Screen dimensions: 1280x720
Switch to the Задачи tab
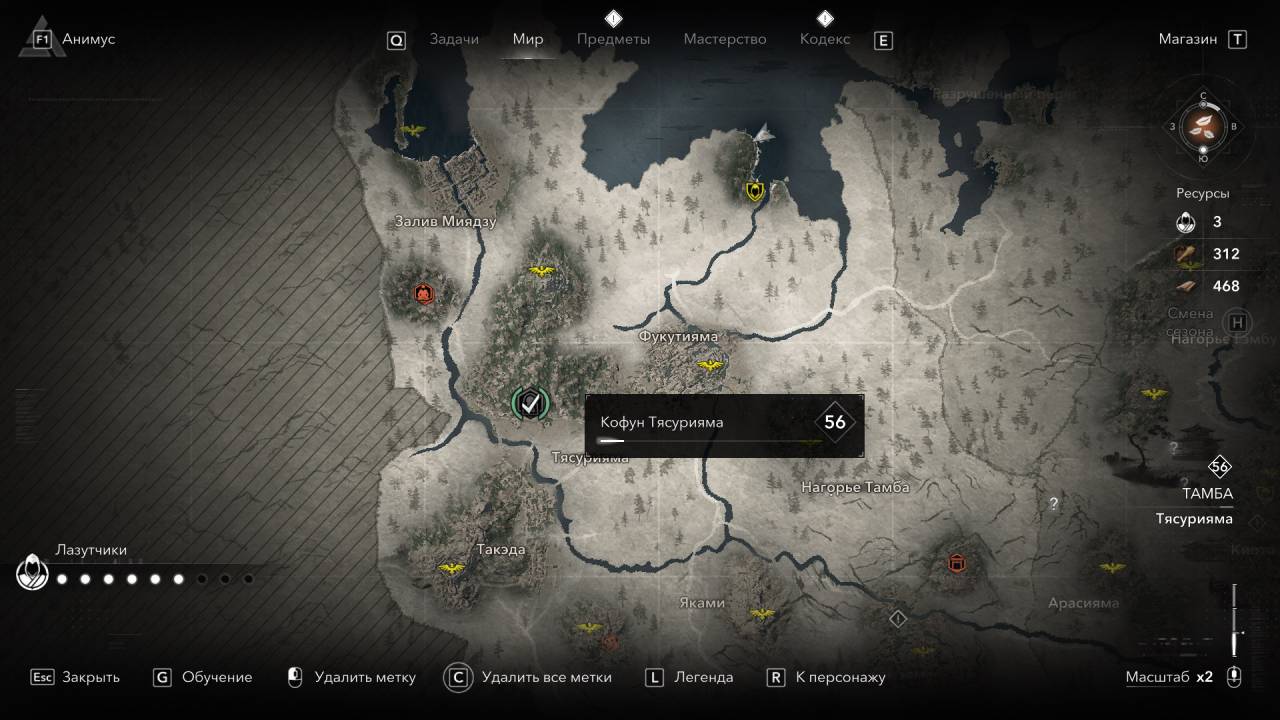[454, 39]
